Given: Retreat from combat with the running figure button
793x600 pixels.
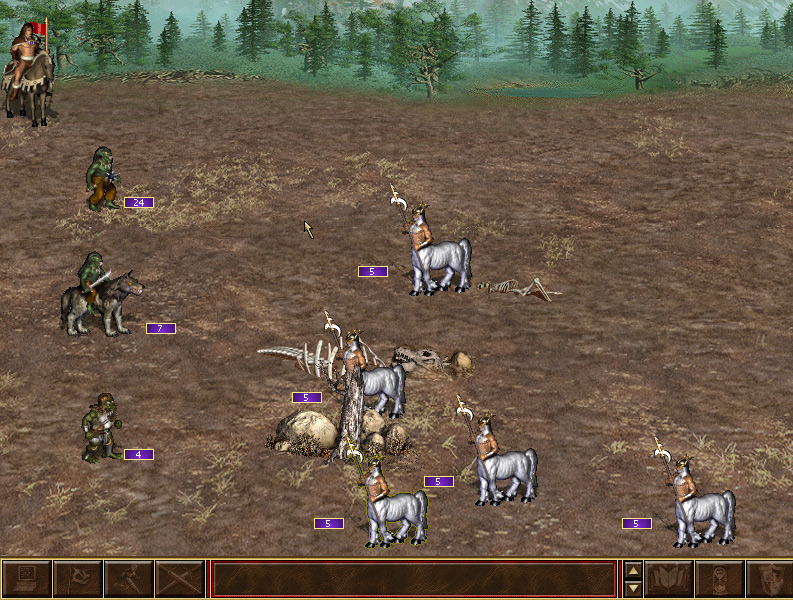Looking at the screenshot, I should pos(129,579).
